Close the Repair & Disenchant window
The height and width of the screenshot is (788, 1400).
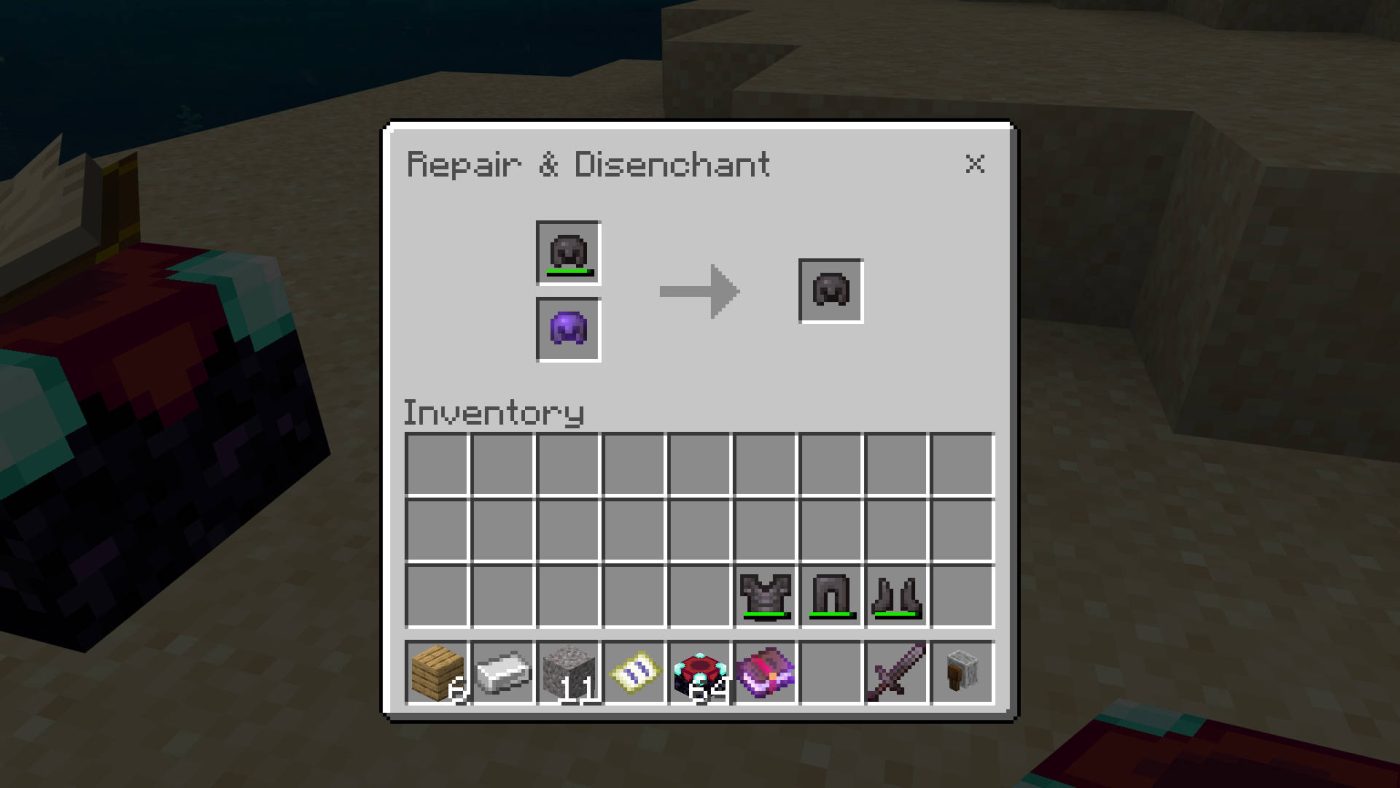pyautogui.click(x=975, y=165)
